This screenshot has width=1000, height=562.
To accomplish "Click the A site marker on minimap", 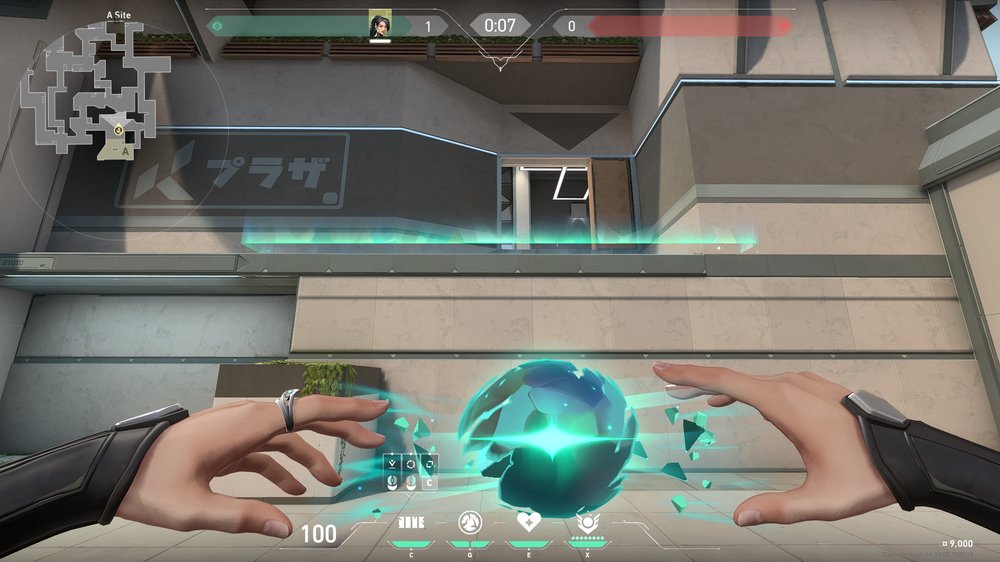I will coord(125,151).
